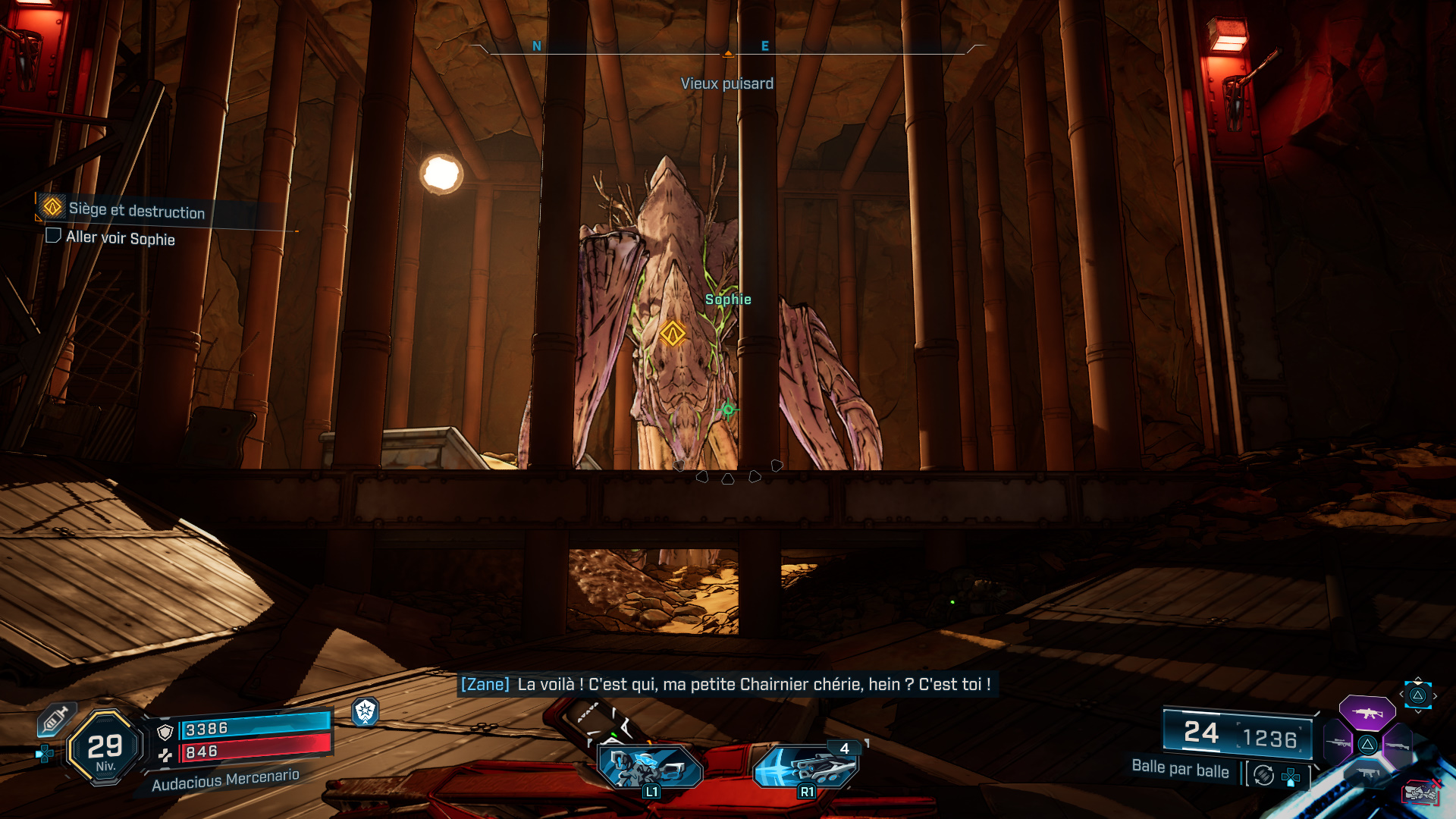Select the shotgun slot on the weapon wheel

(x=1397, y=745)
